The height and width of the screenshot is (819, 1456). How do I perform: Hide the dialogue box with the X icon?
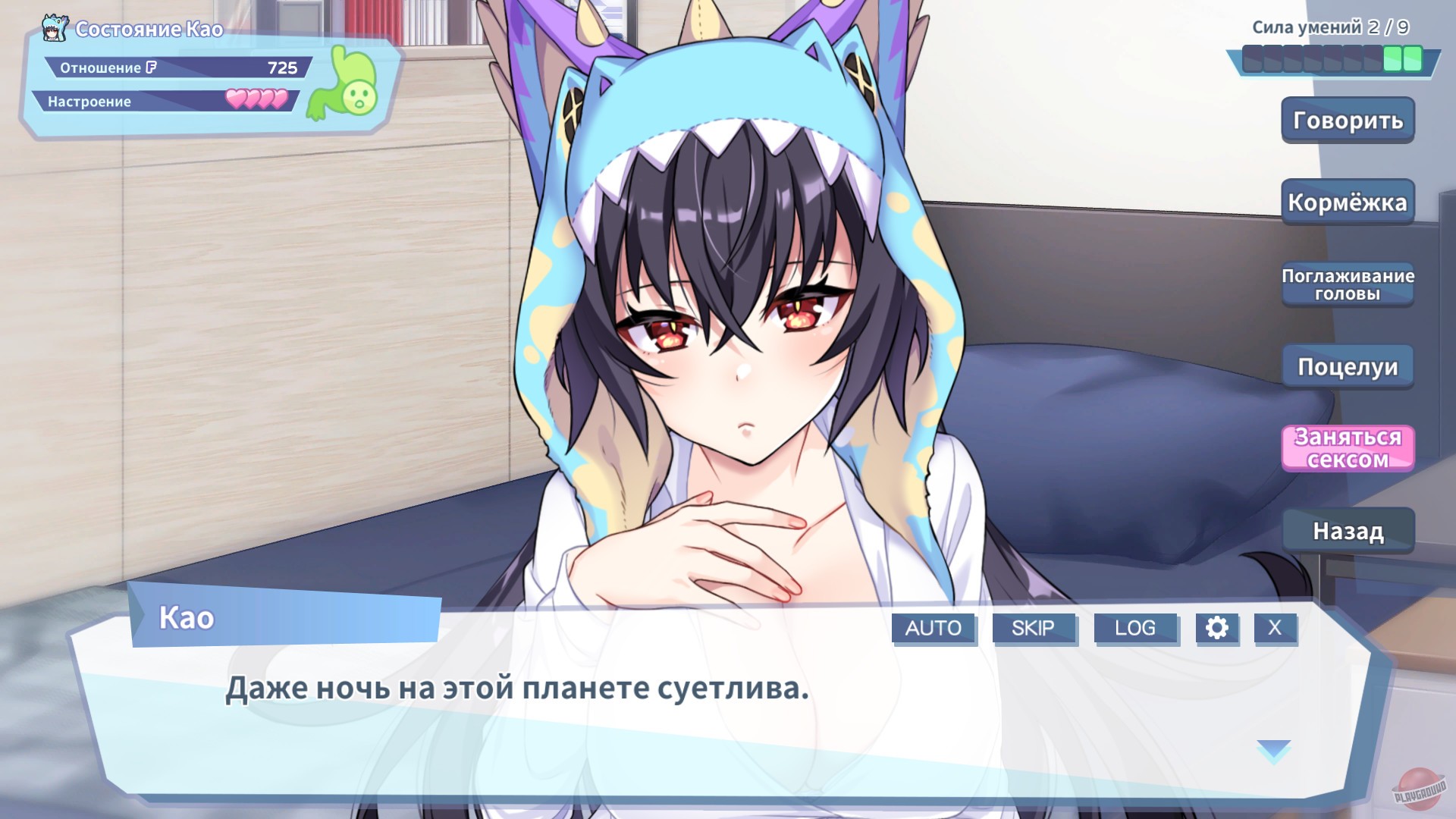1276,628
